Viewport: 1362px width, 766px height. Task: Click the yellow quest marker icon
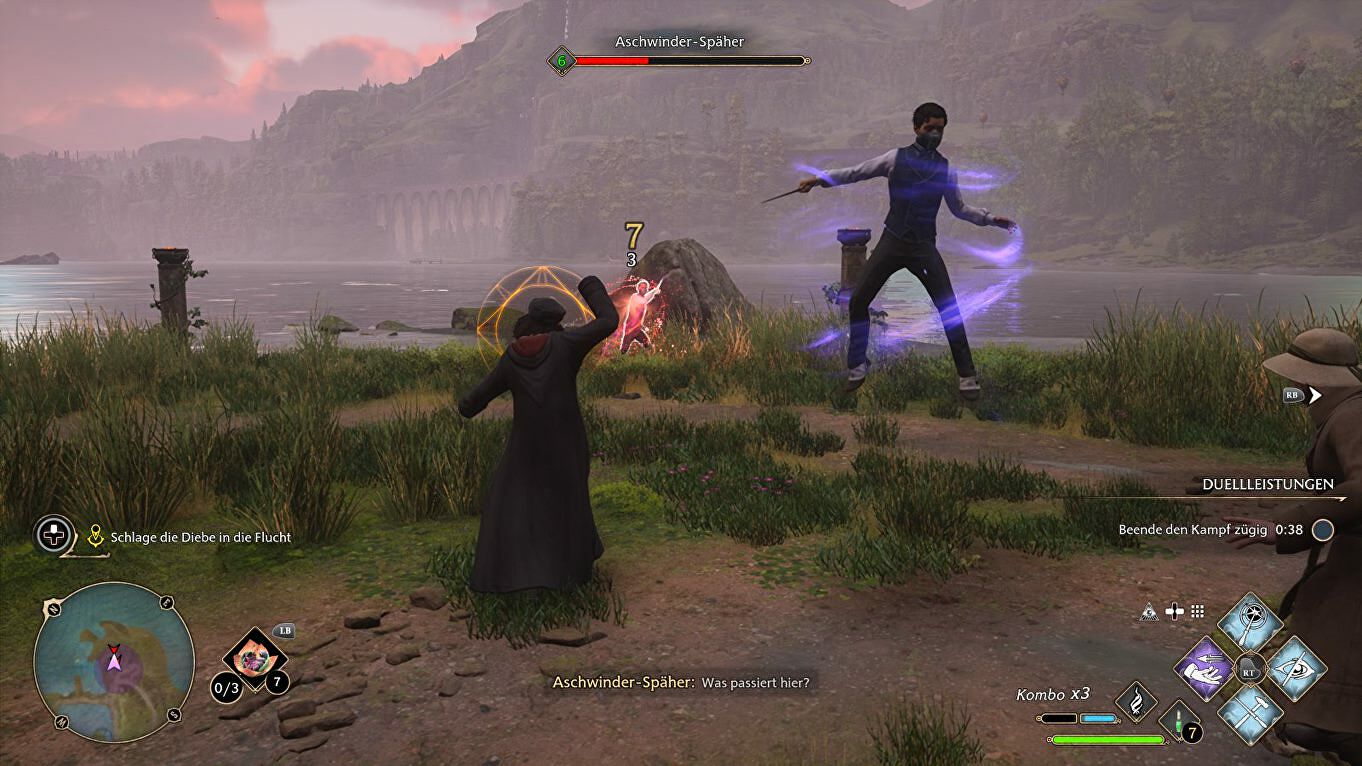tap(96, 537)
